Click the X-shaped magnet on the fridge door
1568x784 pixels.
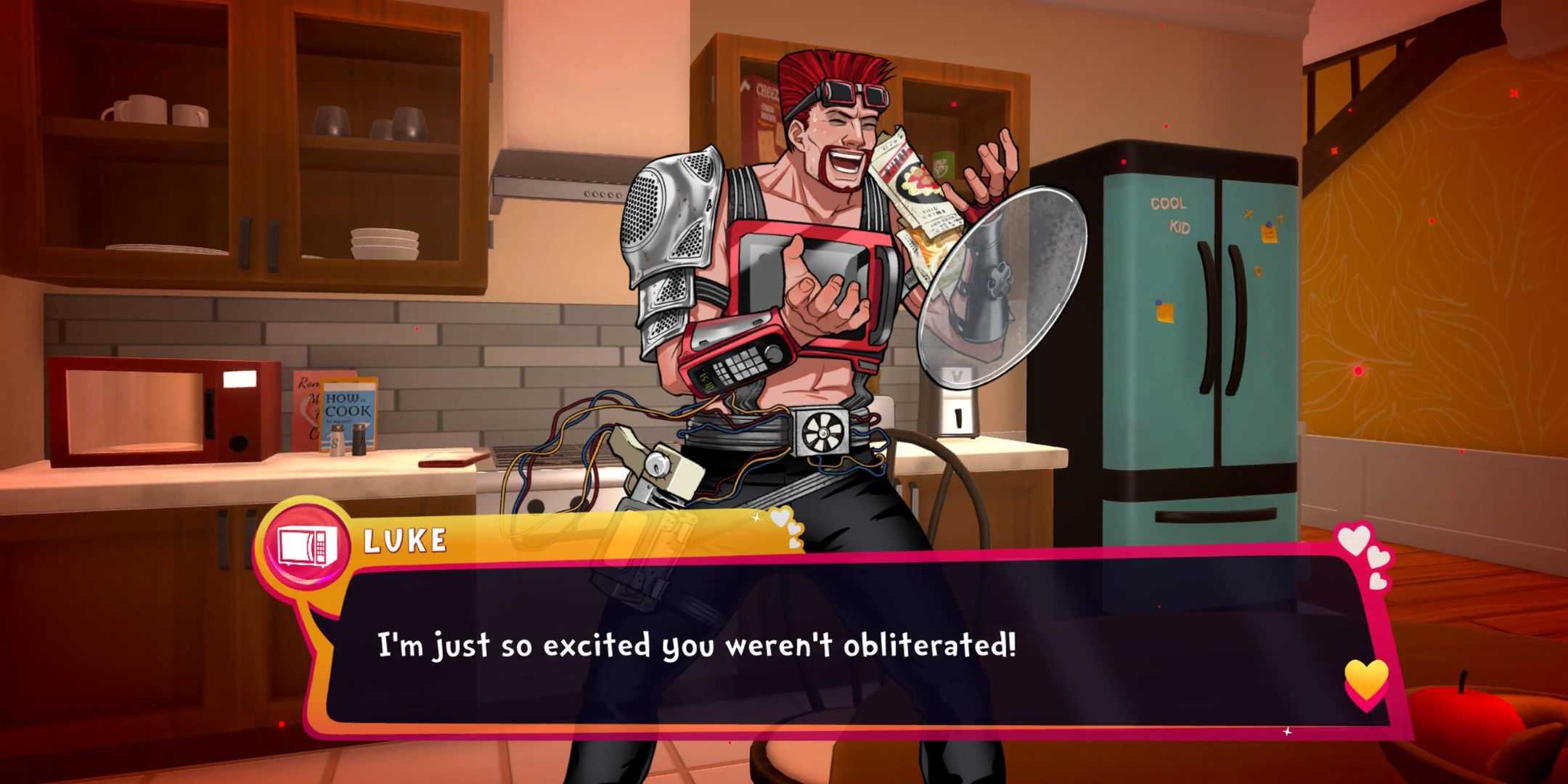coord(1248,213)
